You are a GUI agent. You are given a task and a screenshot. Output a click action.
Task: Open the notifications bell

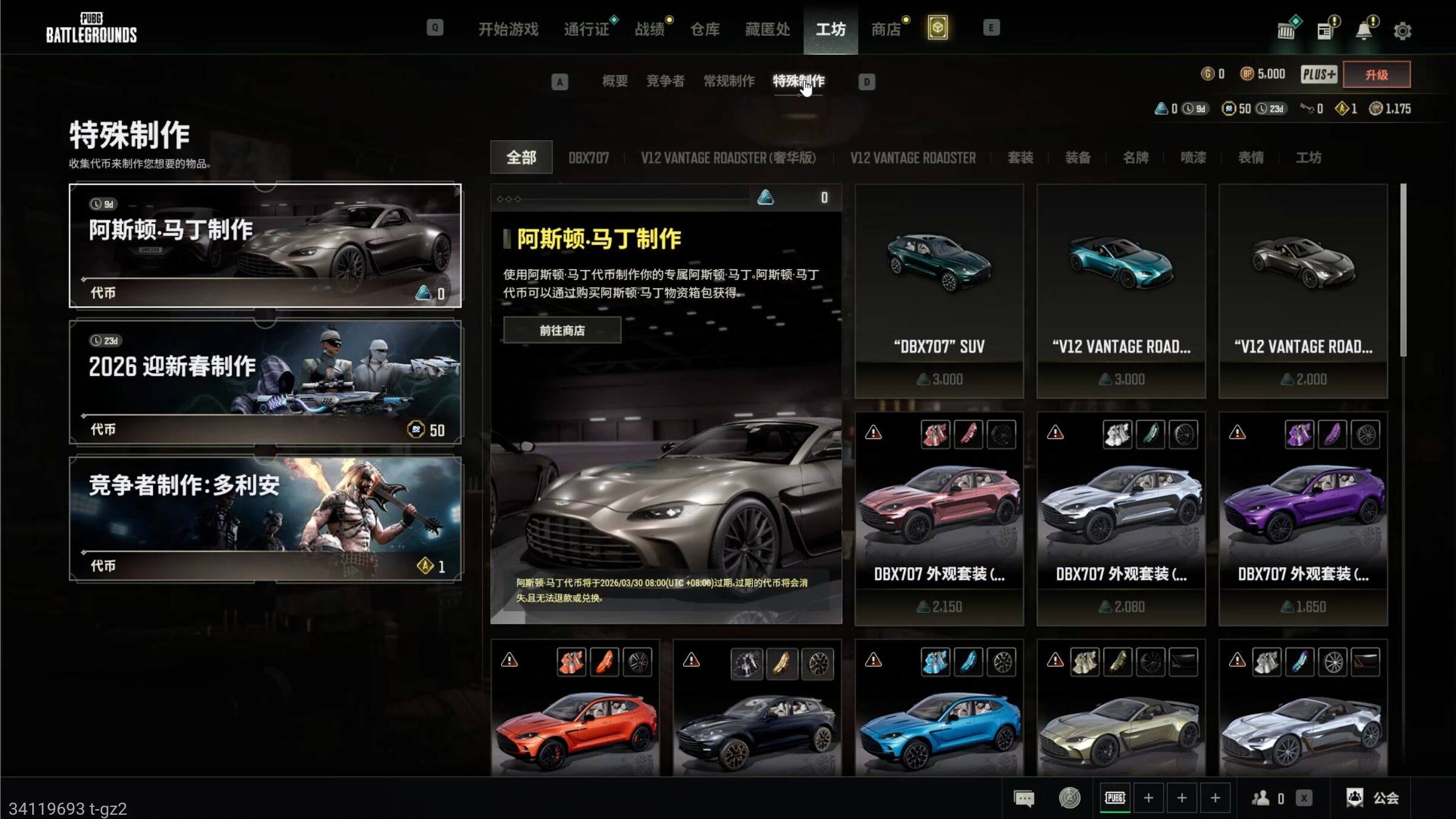tap(1364, 30)
